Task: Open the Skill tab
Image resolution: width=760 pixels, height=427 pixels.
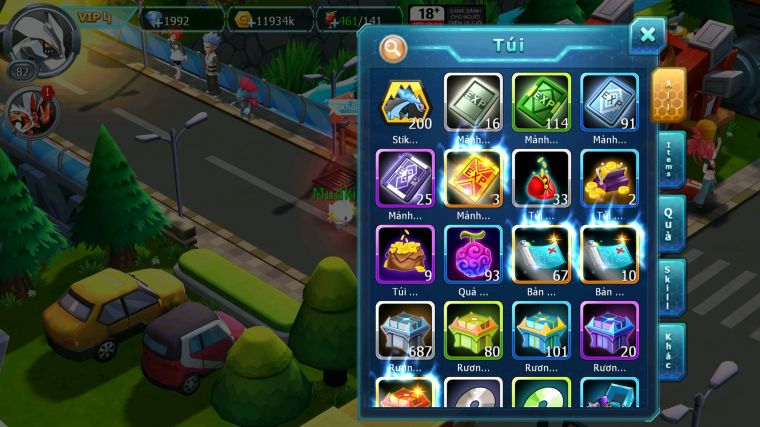Action: (x=669, y=287)
